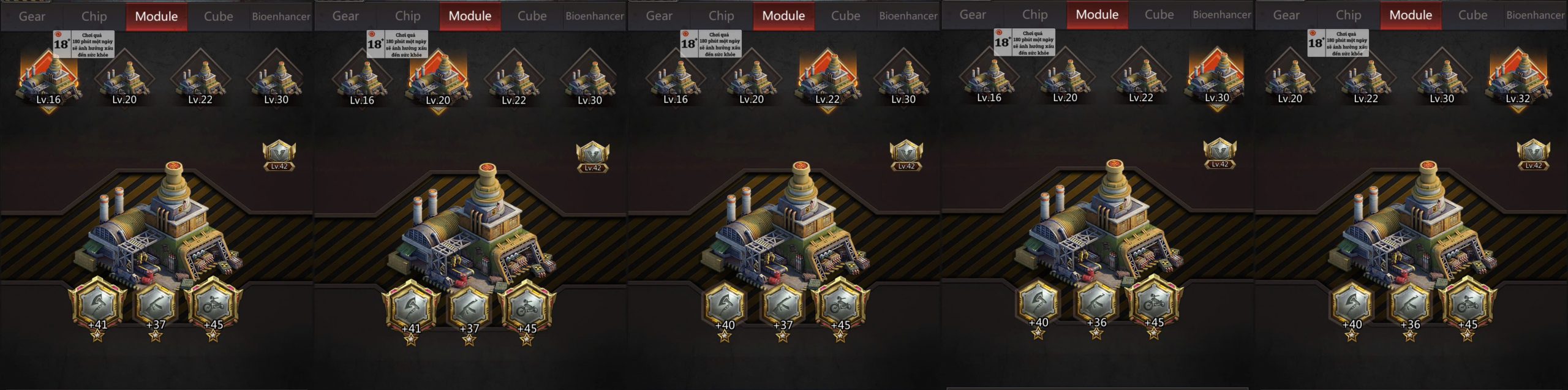
Task: Pick the glowing Lv.30 module building
Action: point(1217,78)
